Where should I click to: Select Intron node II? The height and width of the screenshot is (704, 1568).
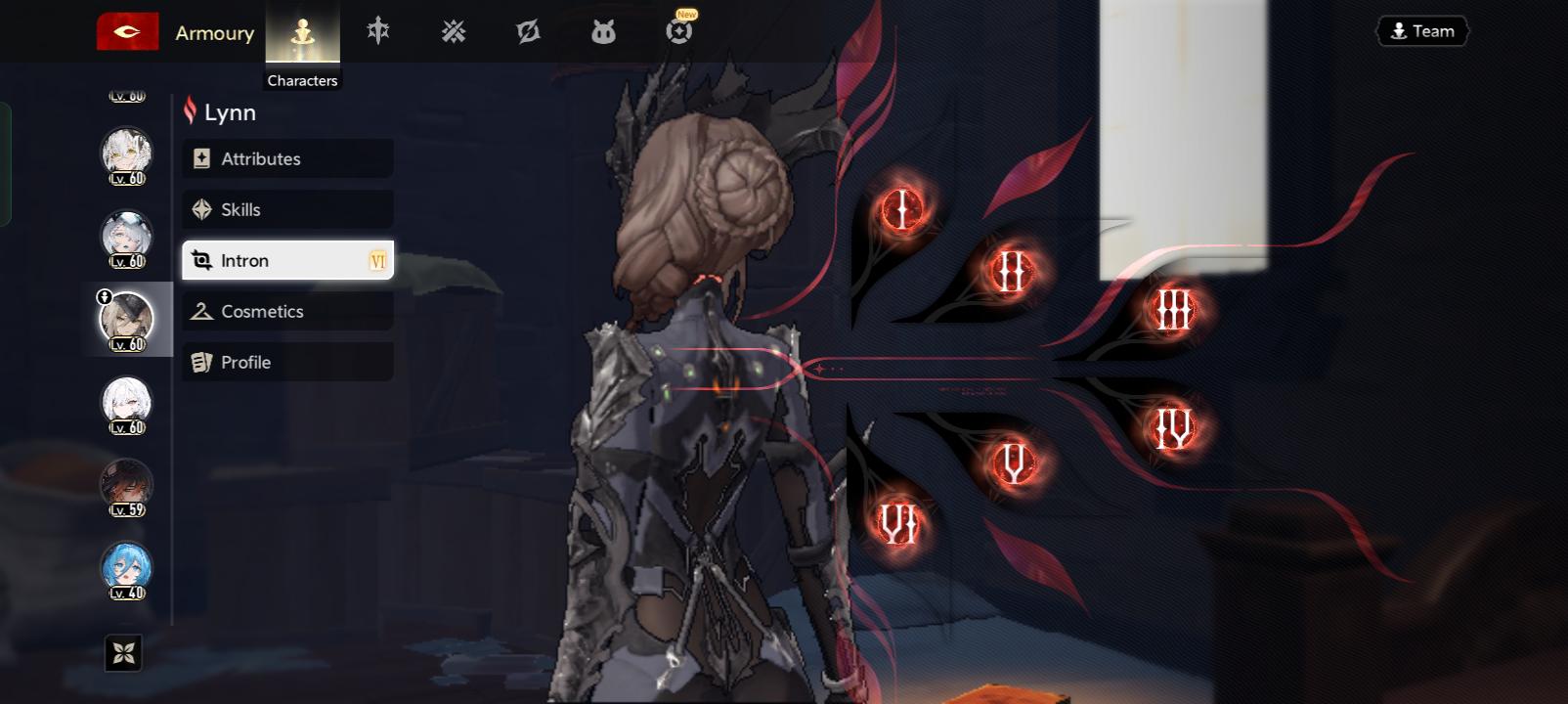pos(1011,270)
